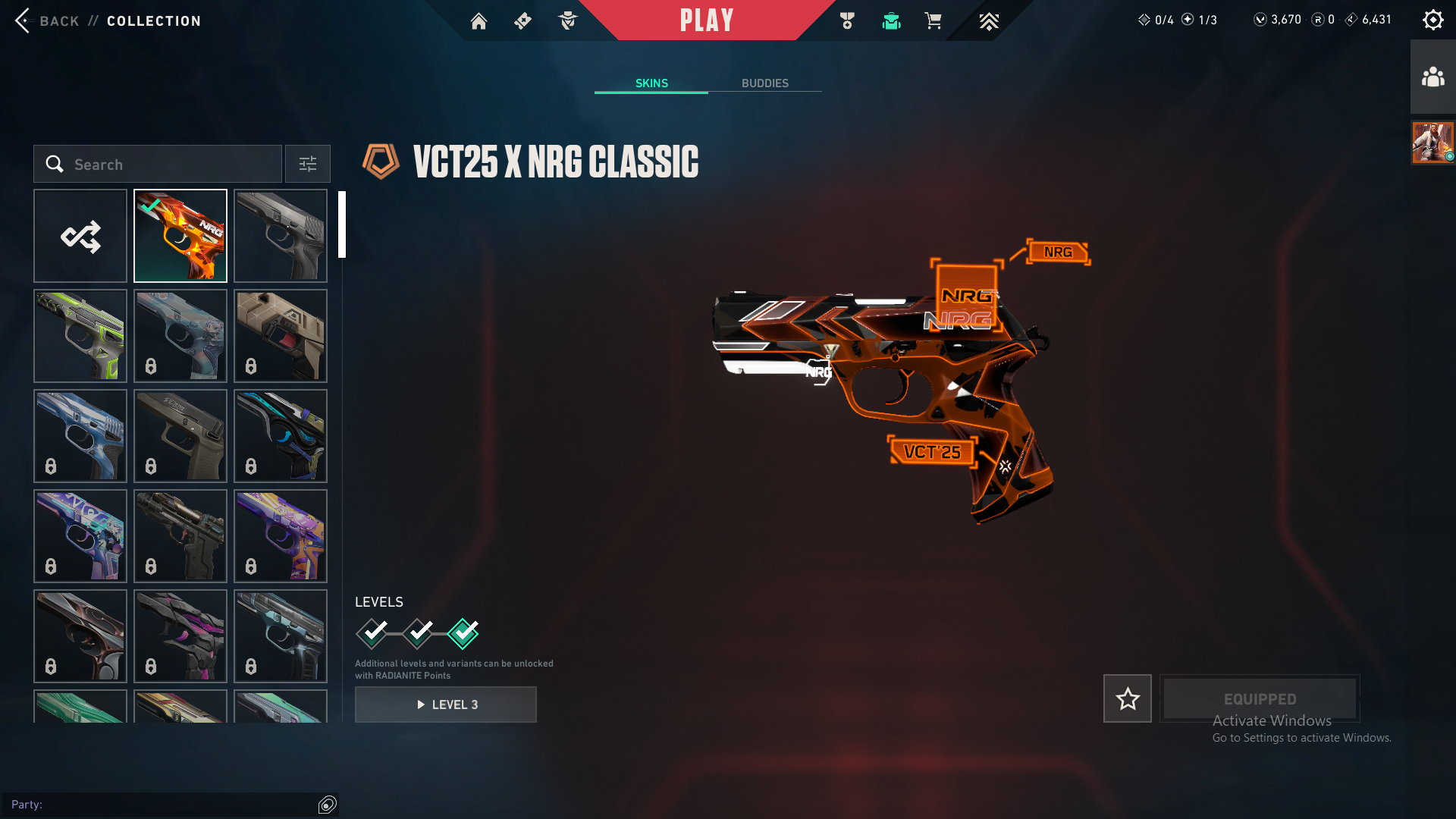Choose the random skin shuffle tile
The height and width of the screenshot is (819, 1456).
pos(80,237)
